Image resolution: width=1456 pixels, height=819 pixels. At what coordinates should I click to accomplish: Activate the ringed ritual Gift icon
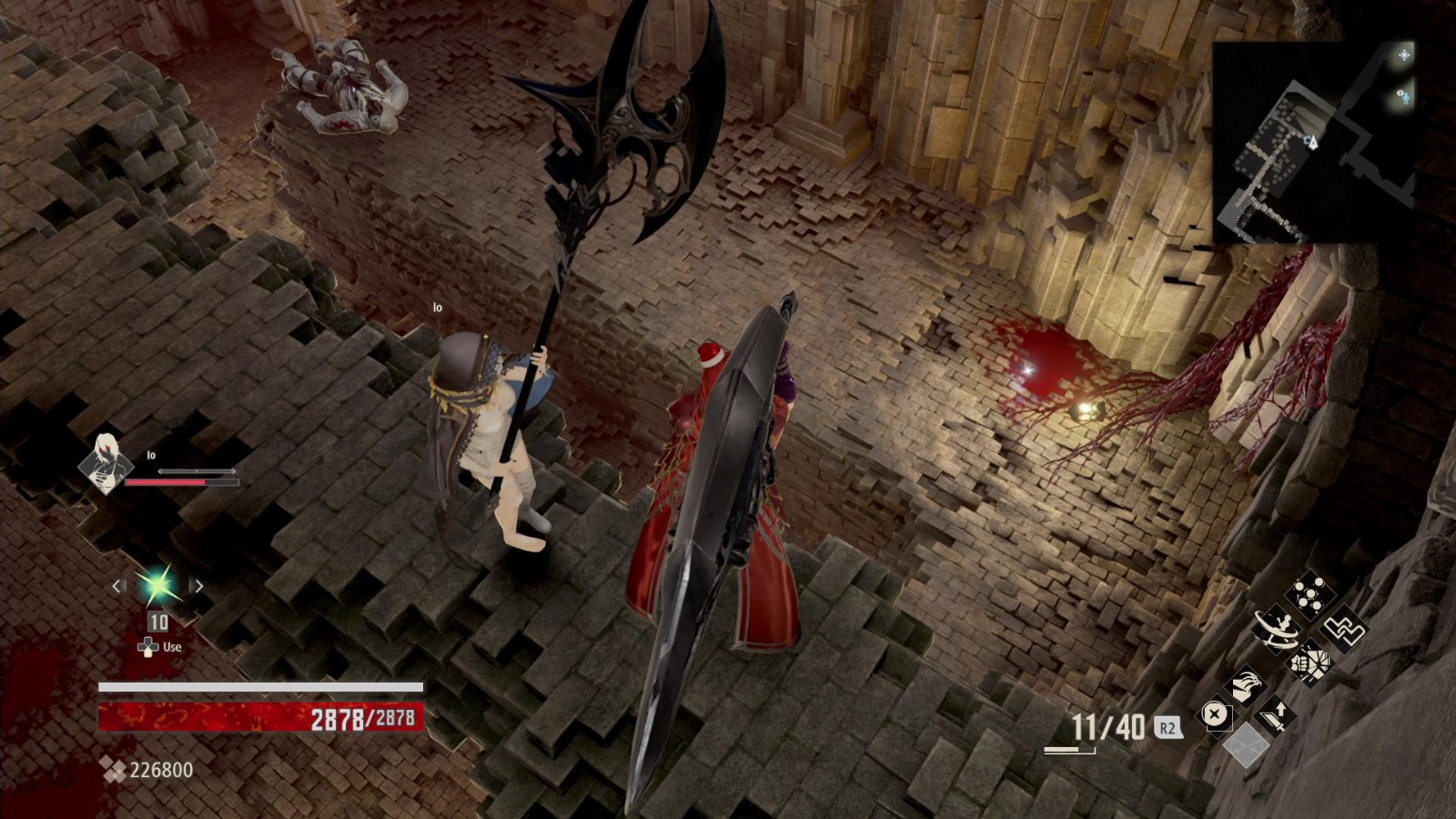(x=1277, y=630)
